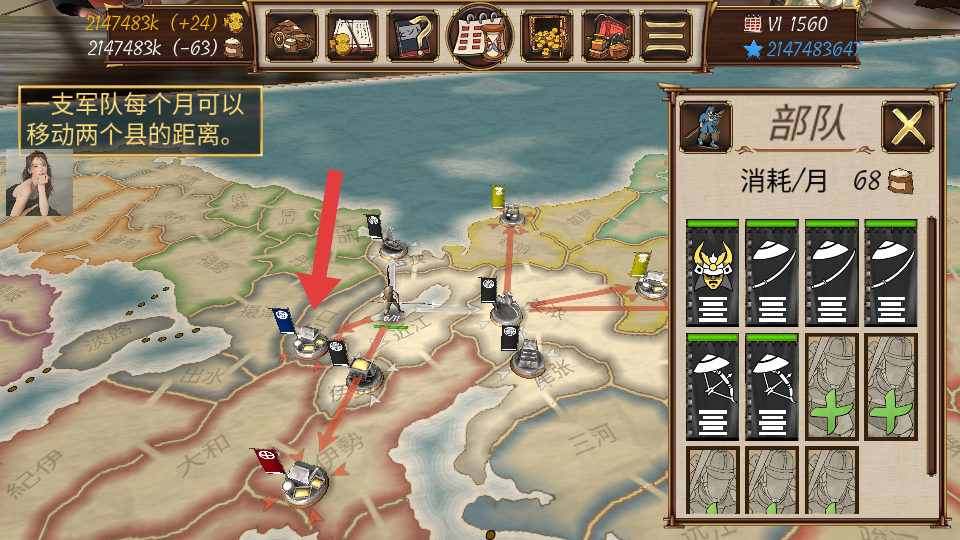Open the question mark help book
This screenshot has width=960, height=540.
[x=414, y=35]
